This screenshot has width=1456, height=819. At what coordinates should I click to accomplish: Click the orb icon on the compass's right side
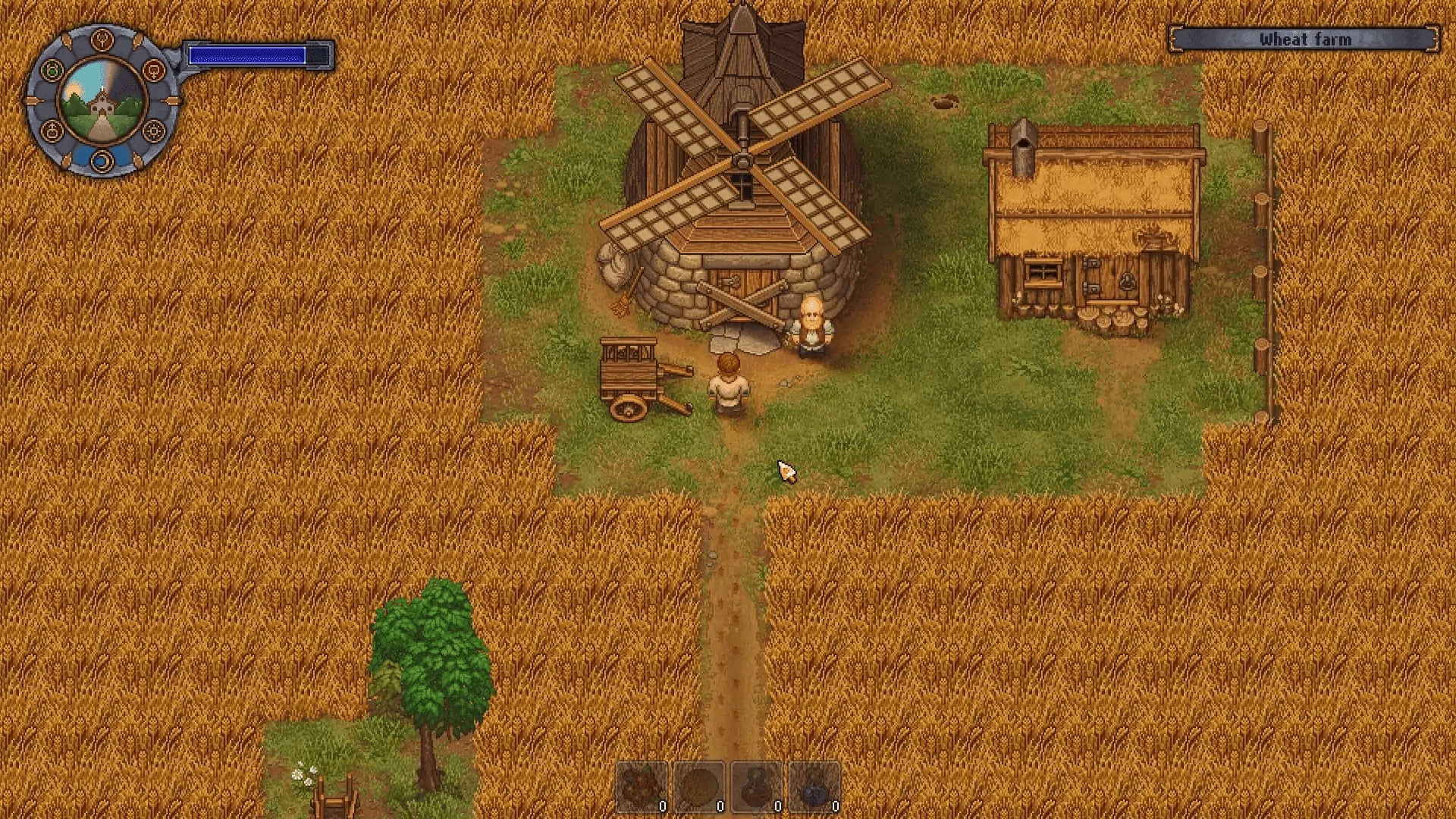pos(153,70)
